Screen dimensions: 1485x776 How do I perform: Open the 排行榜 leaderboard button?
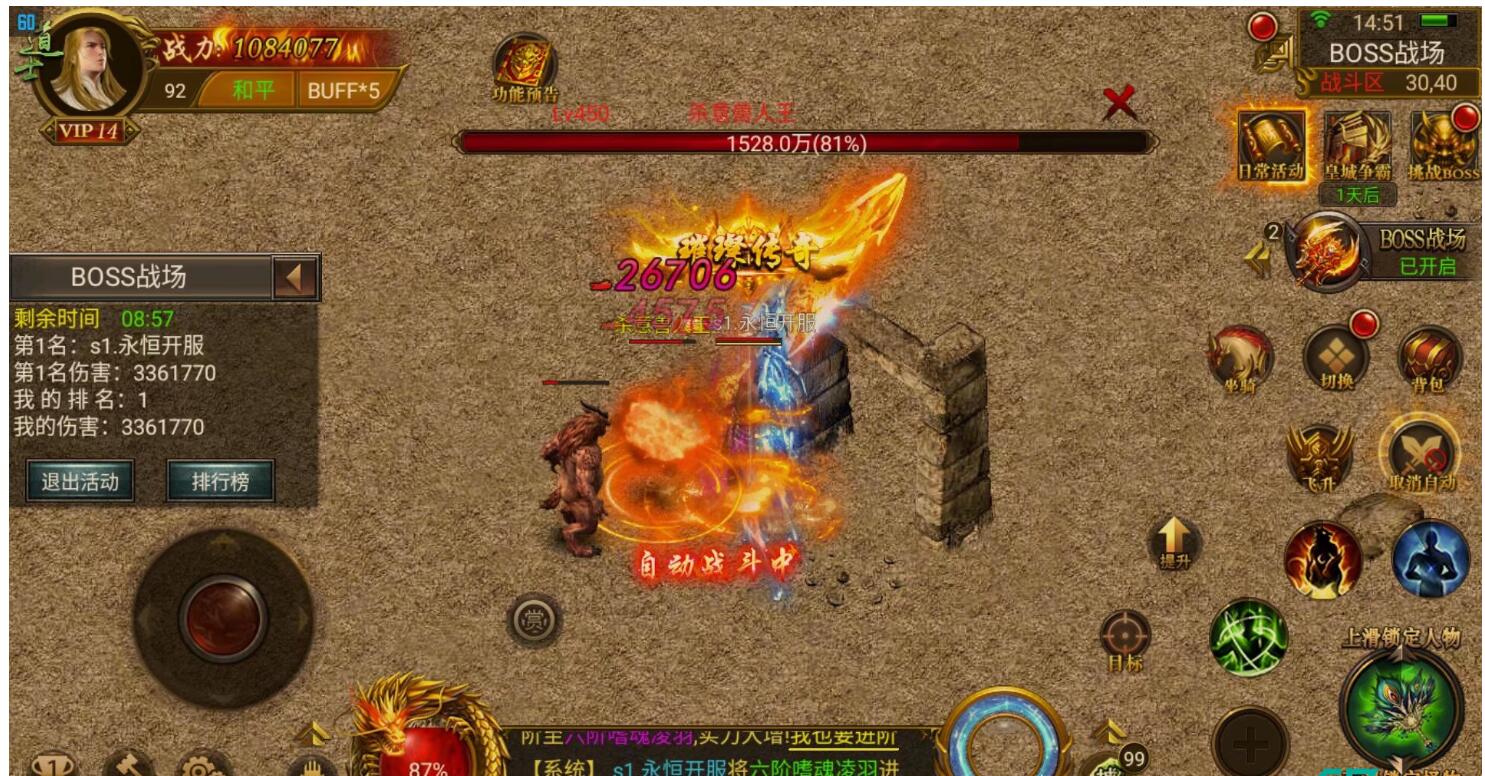pos(222,479)
